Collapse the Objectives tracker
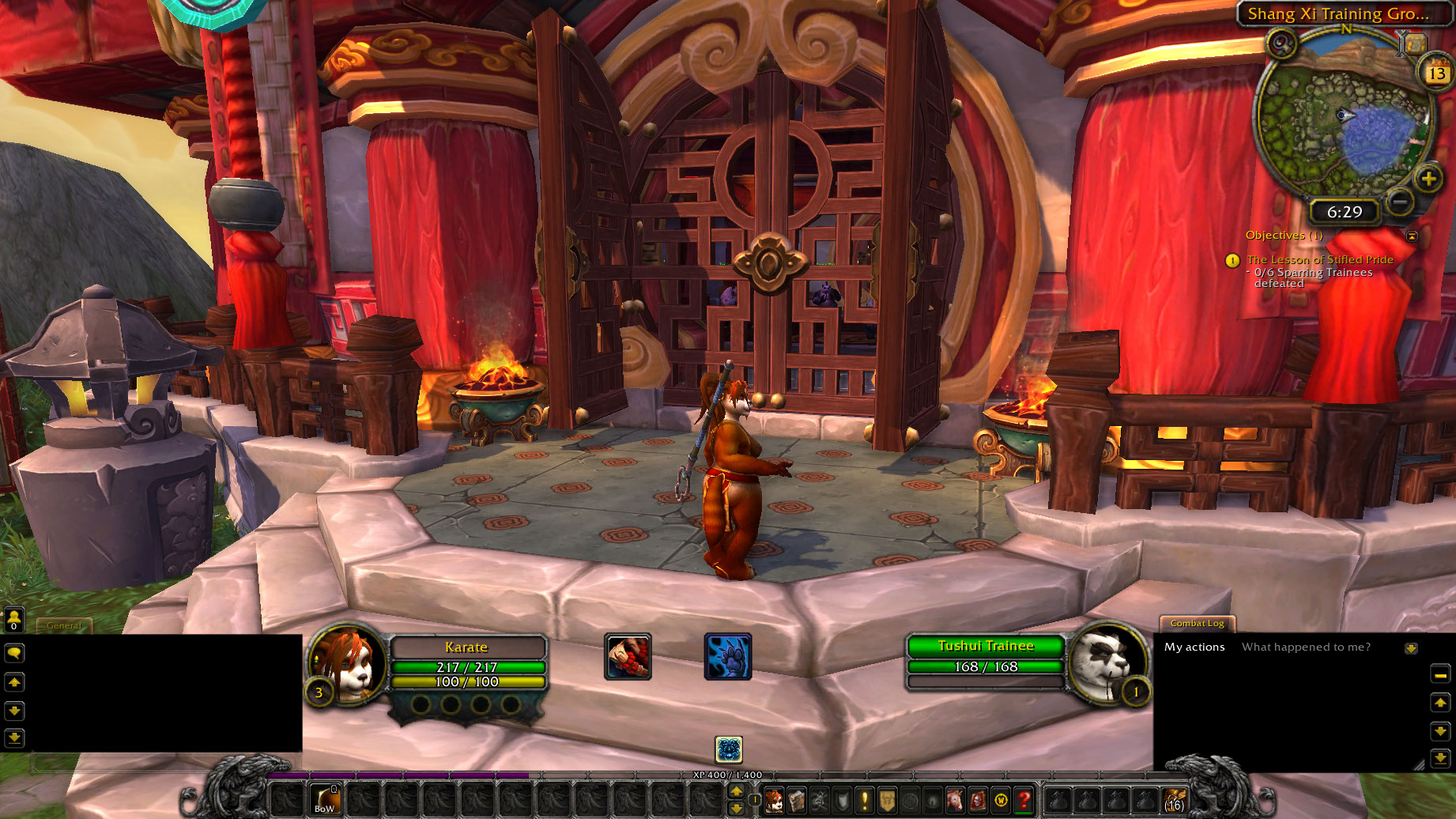 click(1412, 236)
